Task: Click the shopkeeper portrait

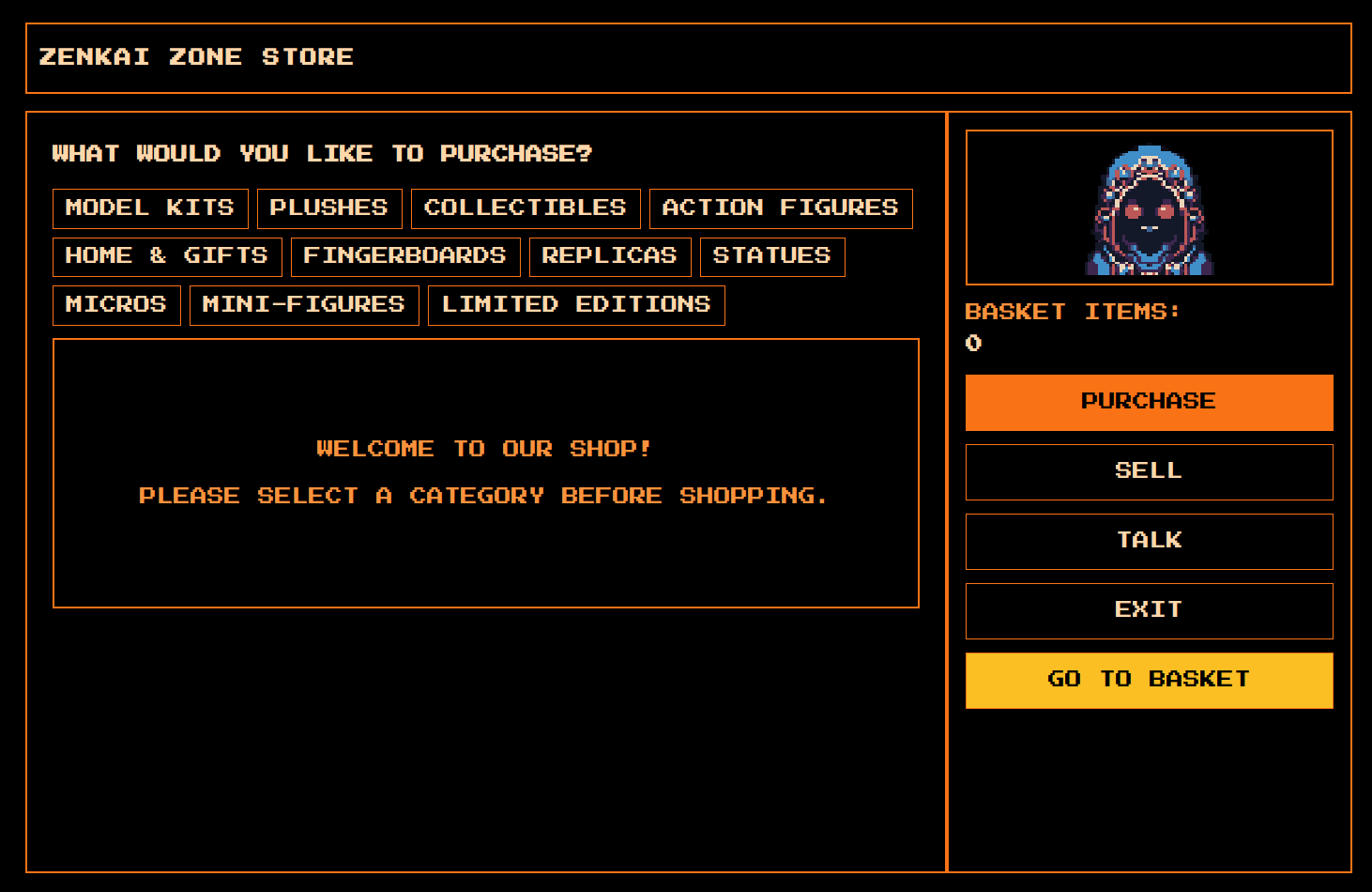Action: click(x=1149, y=207)
